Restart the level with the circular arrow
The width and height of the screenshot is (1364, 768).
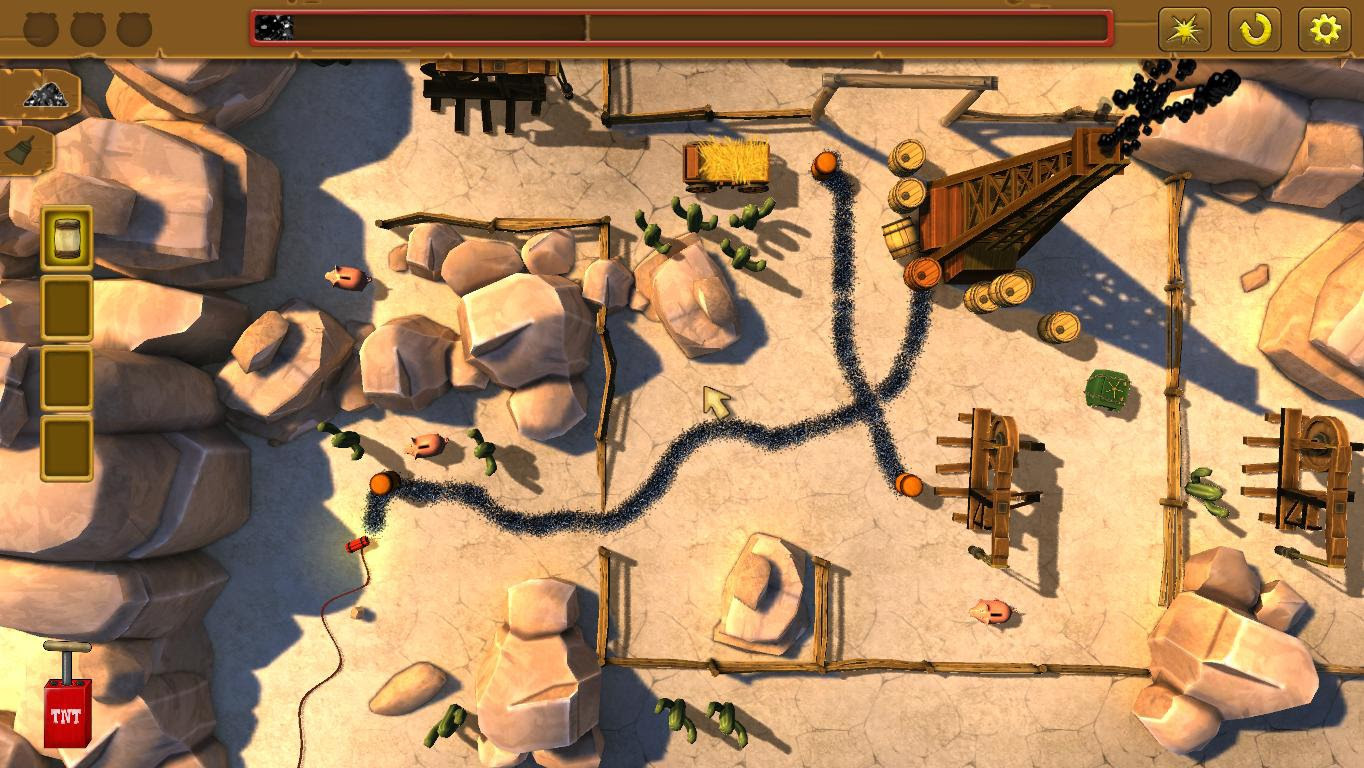coord(1254,30)
